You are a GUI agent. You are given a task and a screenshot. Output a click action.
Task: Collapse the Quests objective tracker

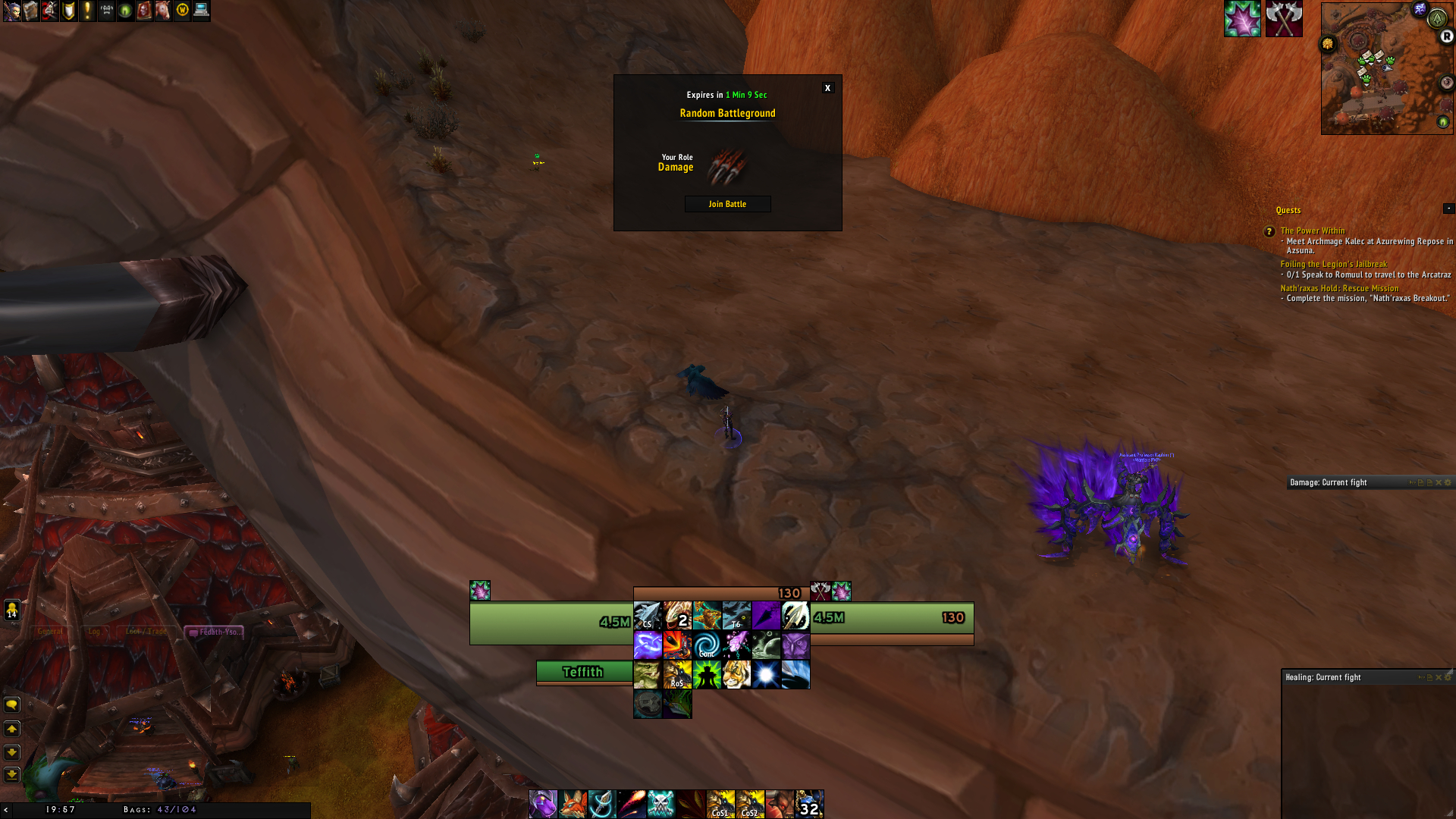tap(1447, 208)
